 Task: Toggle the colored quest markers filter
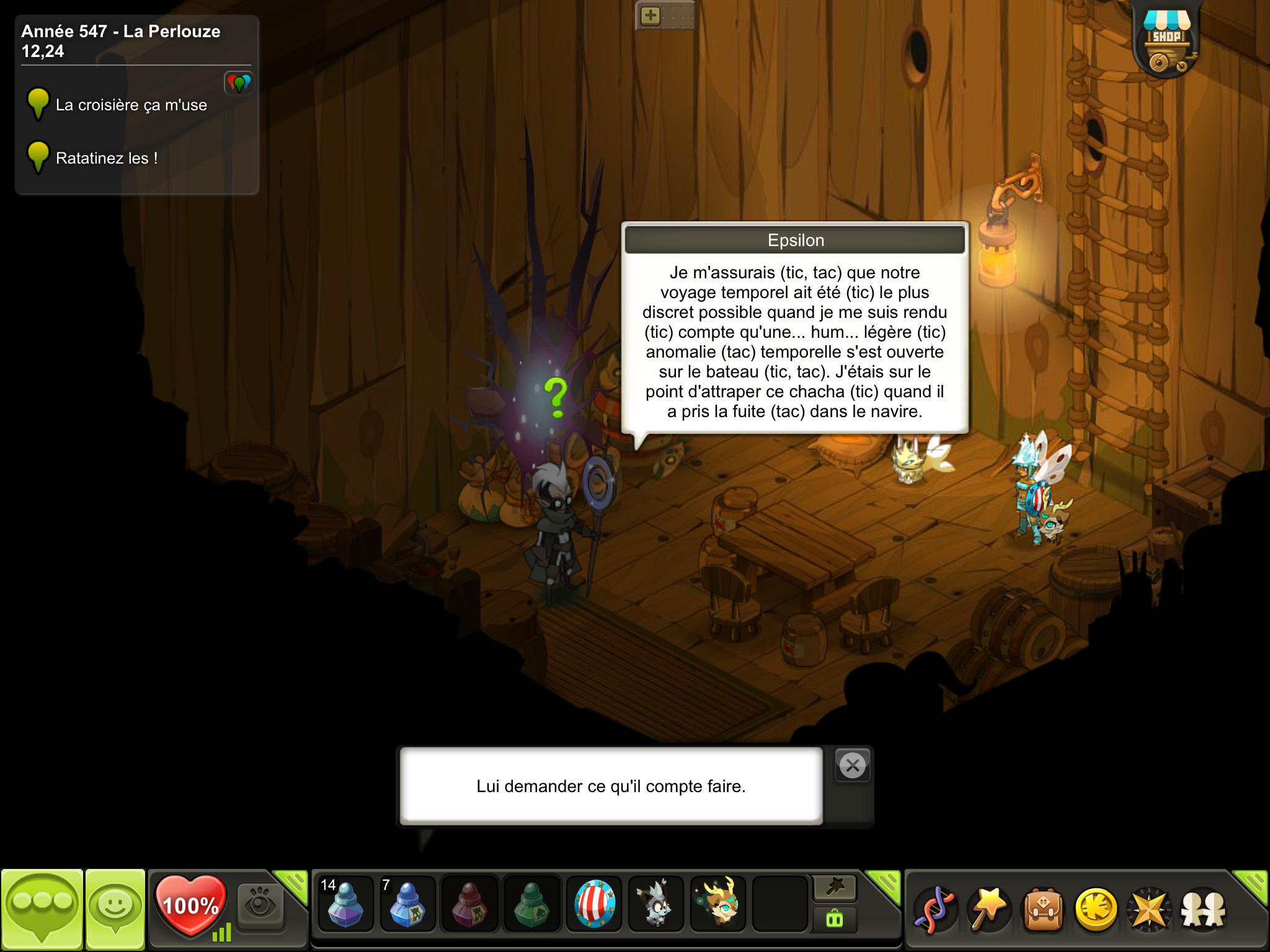pyautogui.click(x=239, y=82)
